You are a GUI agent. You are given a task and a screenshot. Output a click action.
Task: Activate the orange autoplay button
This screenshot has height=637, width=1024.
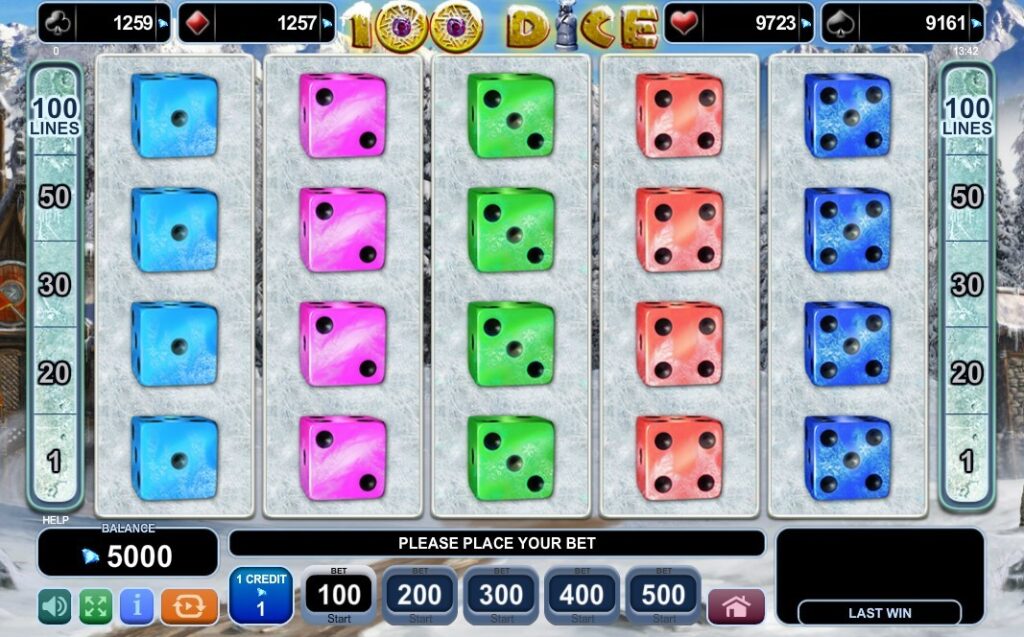188,606
